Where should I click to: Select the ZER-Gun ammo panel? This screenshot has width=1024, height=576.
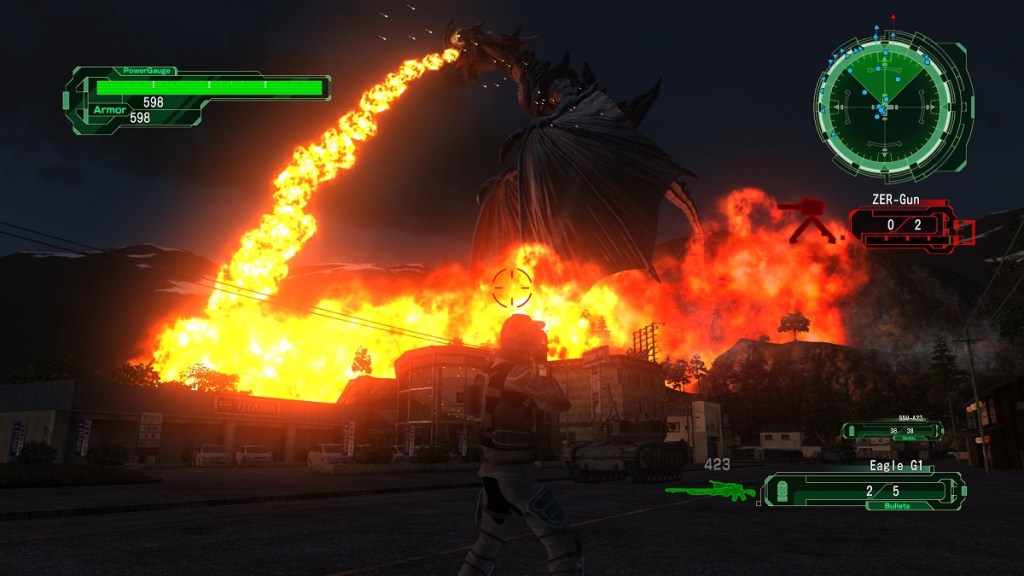[903, 225]
